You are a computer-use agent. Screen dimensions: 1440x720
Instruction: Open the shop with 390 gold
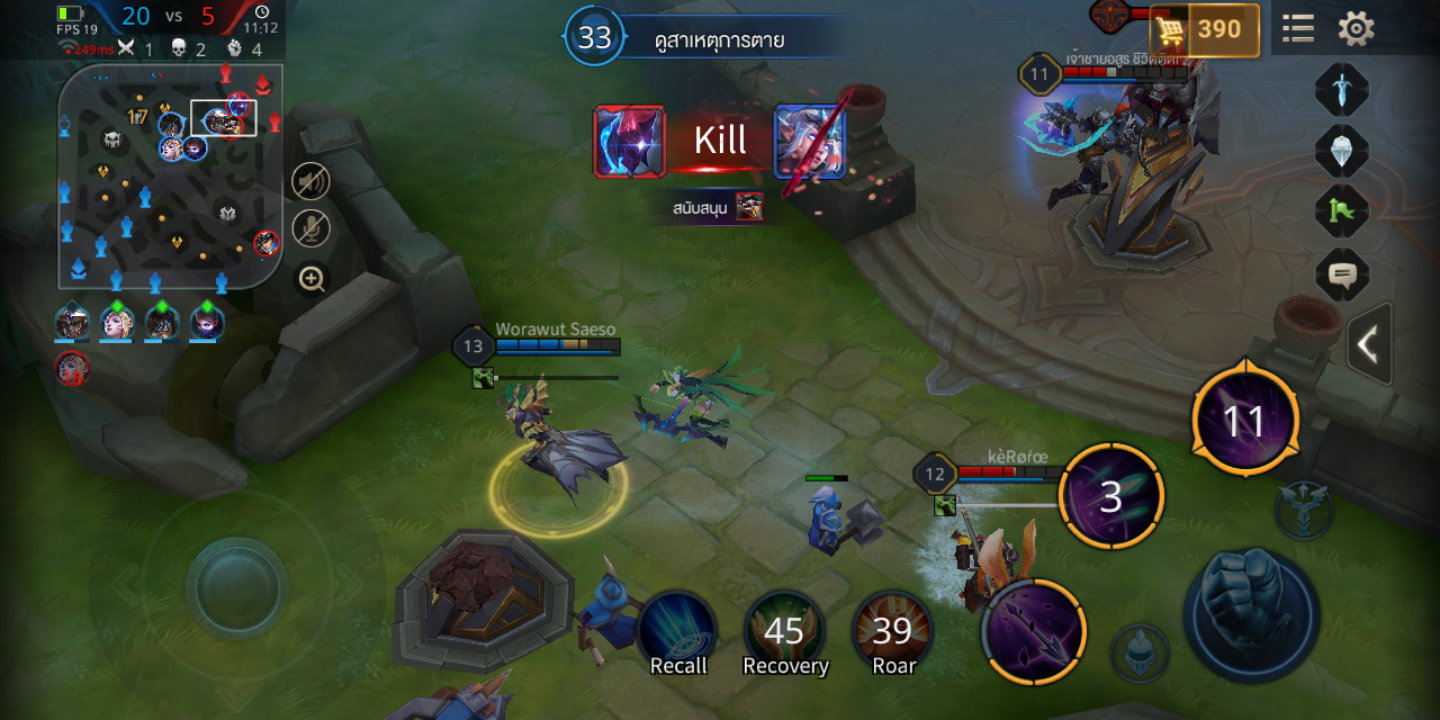click(x=1204, y=31)
